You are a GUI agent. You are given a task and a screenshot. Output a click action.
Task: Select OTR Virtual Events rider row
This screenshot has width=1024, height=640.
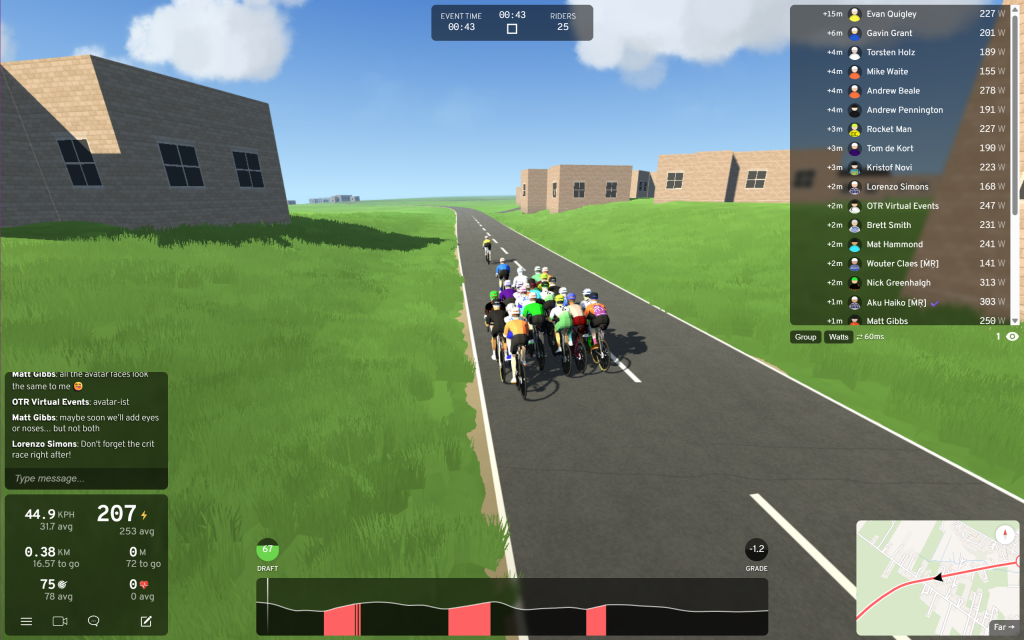903,206
